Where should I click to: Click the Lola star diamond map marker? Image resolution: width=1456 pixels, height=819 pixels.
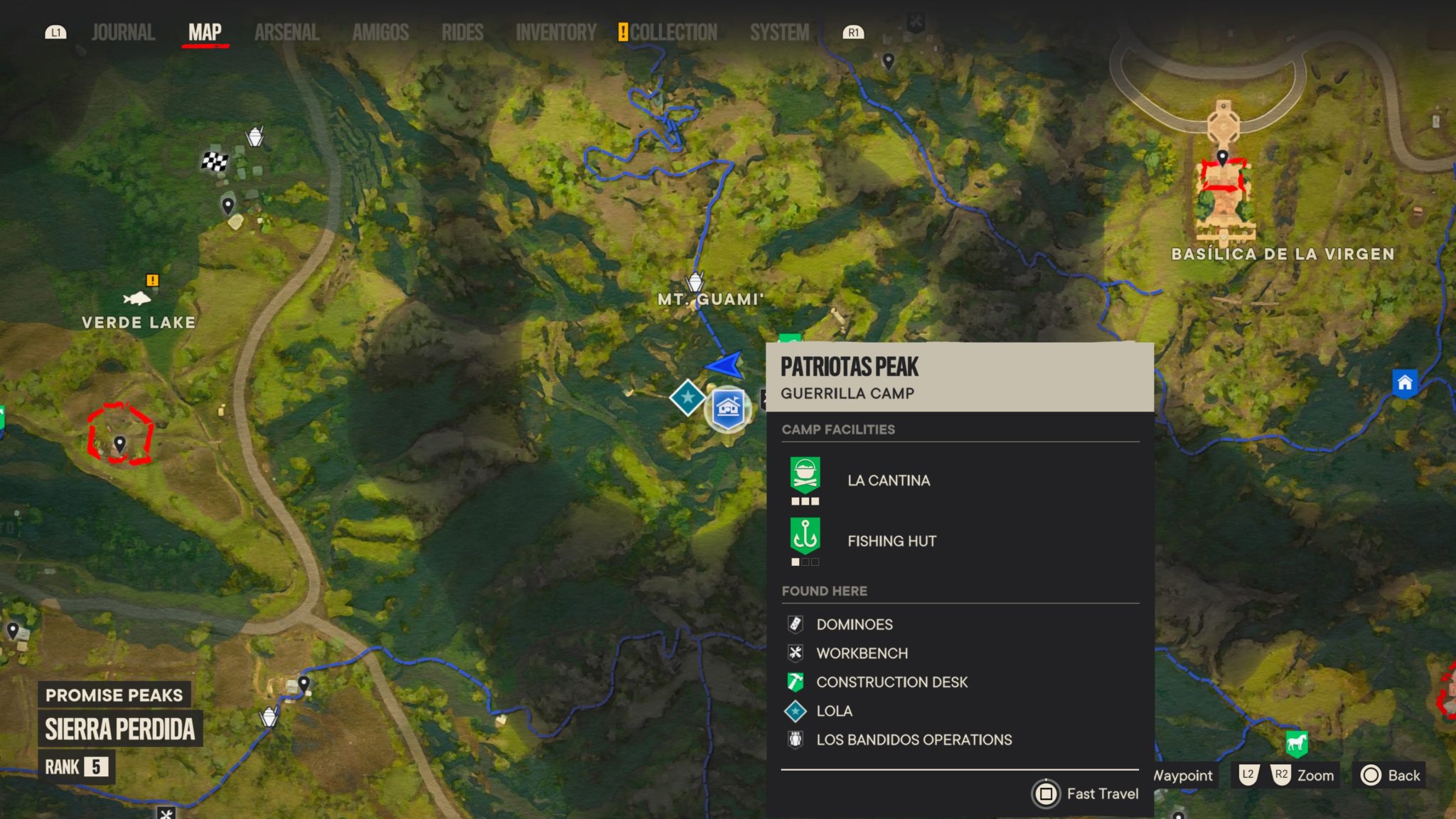687,397
